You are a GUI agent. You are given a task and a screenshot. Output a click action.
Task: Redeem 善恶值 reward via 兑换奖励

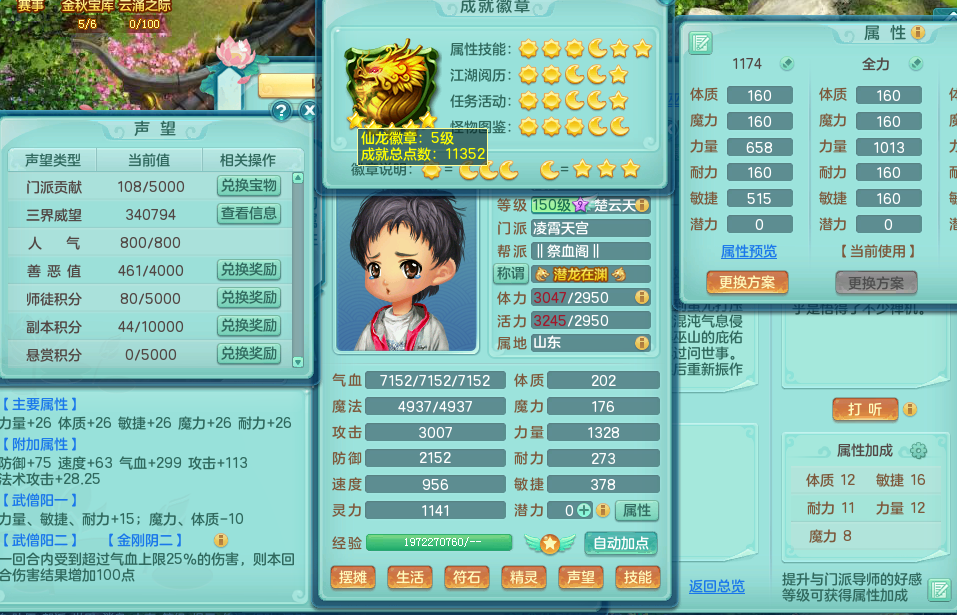[x=249, y=270]
